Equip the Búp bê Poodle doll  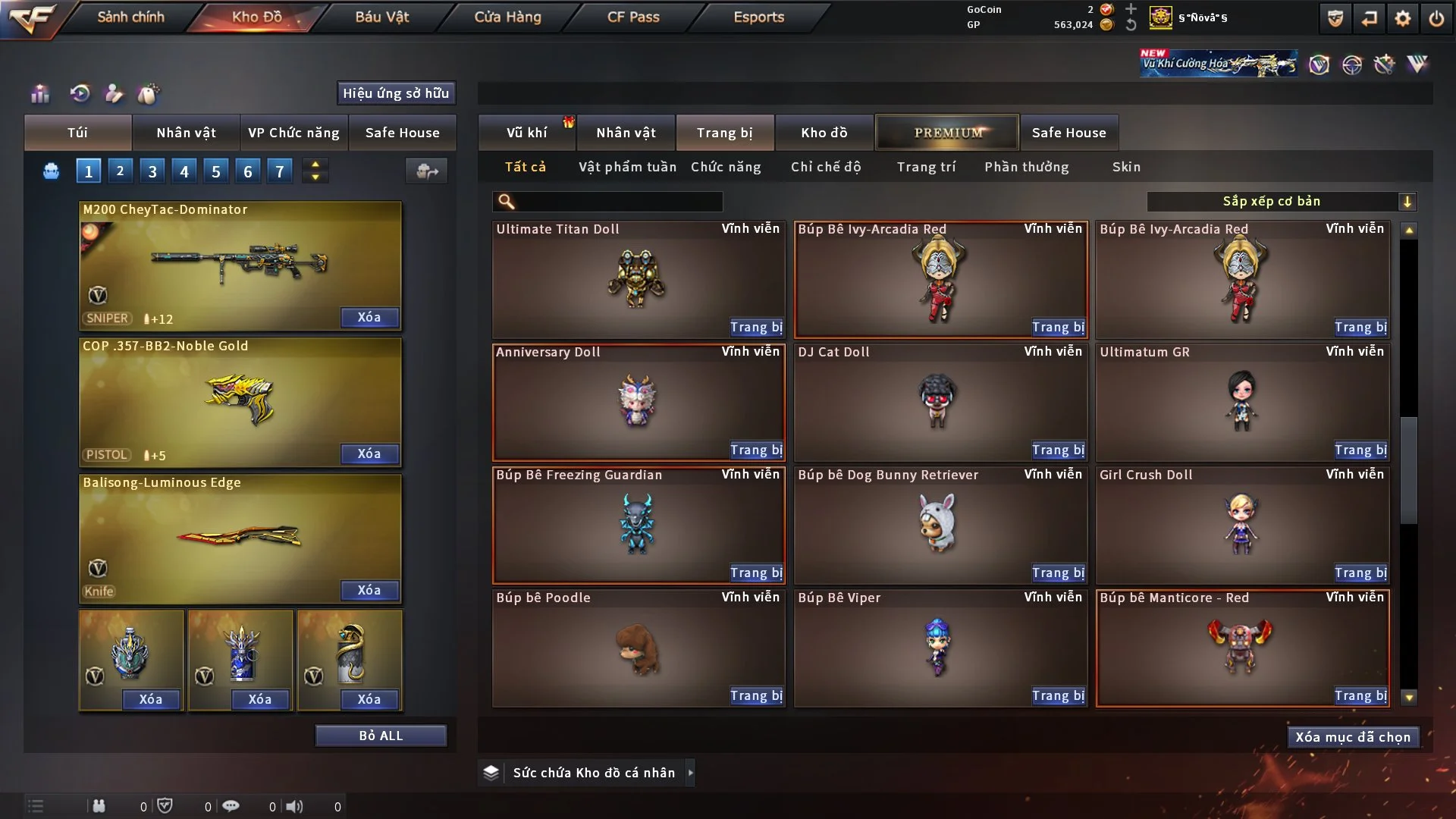(x=756, y=695)
